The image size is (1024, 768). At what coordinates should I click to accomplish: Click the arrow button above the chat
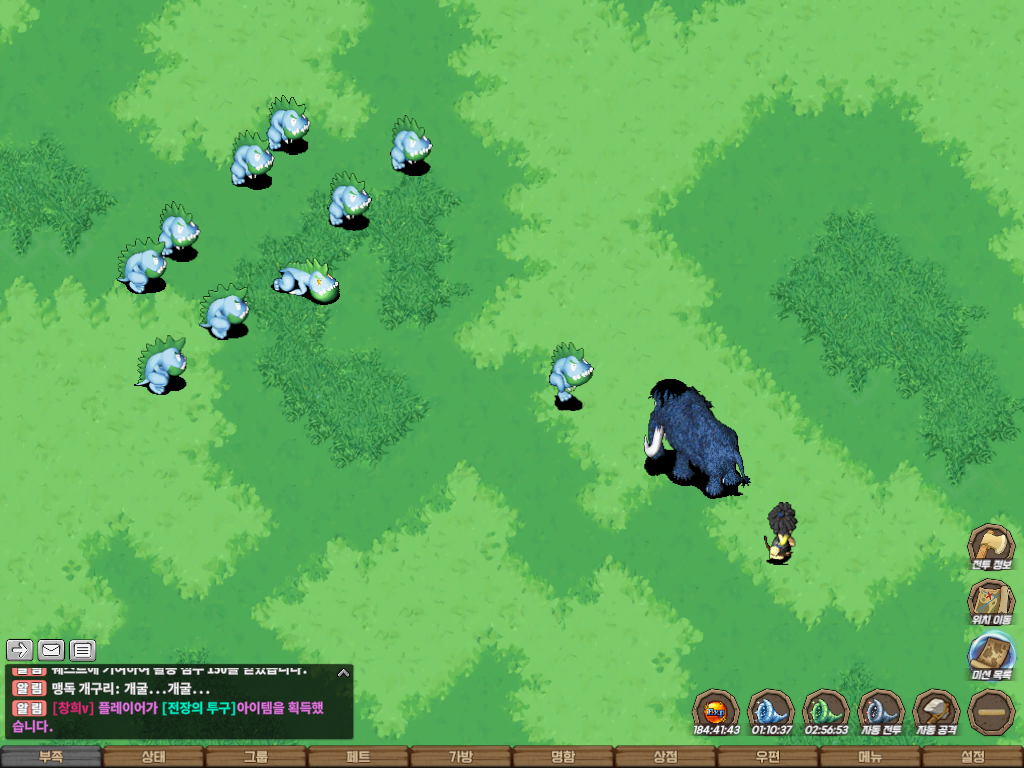[x=20, y=650]
